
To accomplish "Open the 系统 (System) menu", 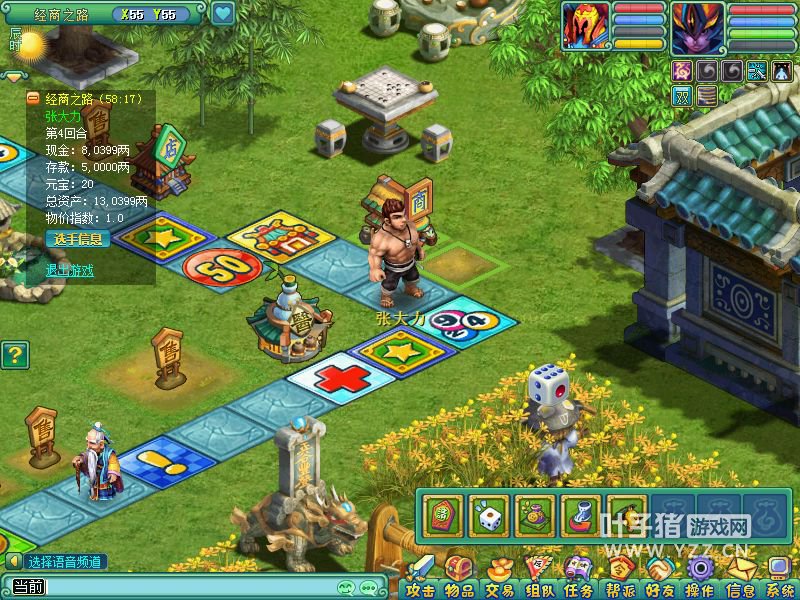I will click(780, 578).
